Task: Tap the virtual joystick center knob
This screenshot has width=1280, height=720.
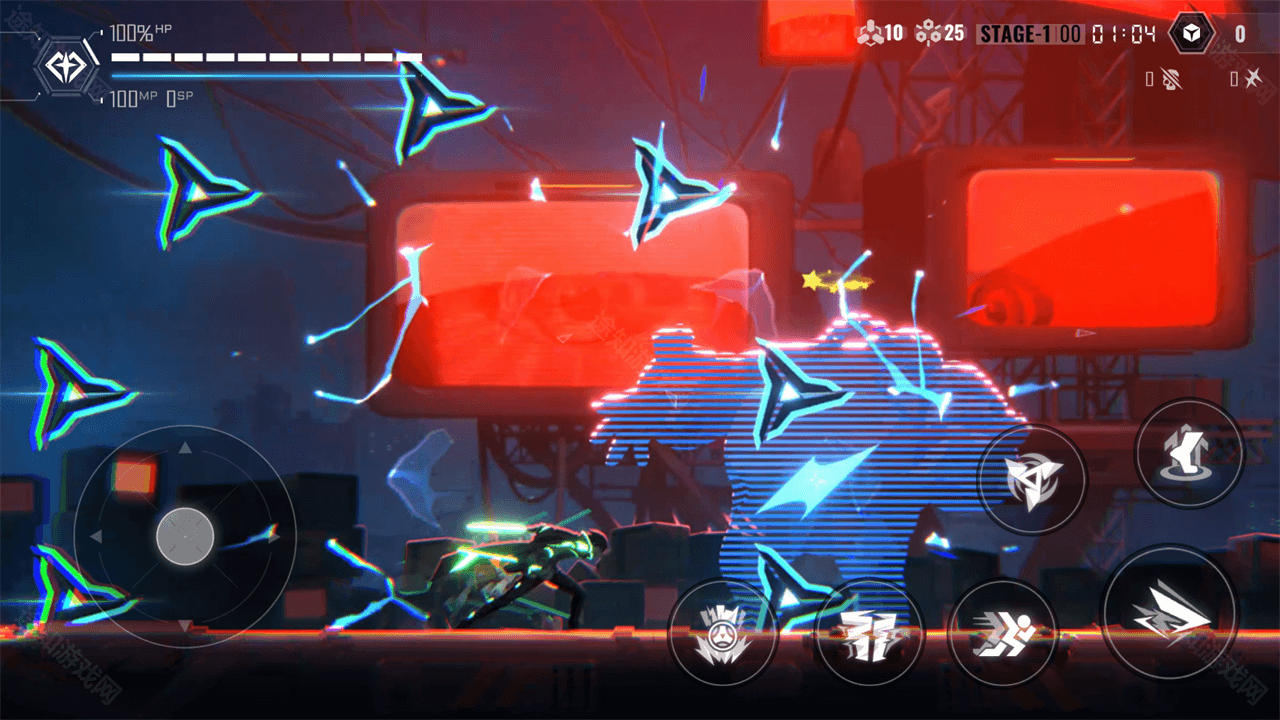Action: [x=185, y=536]
